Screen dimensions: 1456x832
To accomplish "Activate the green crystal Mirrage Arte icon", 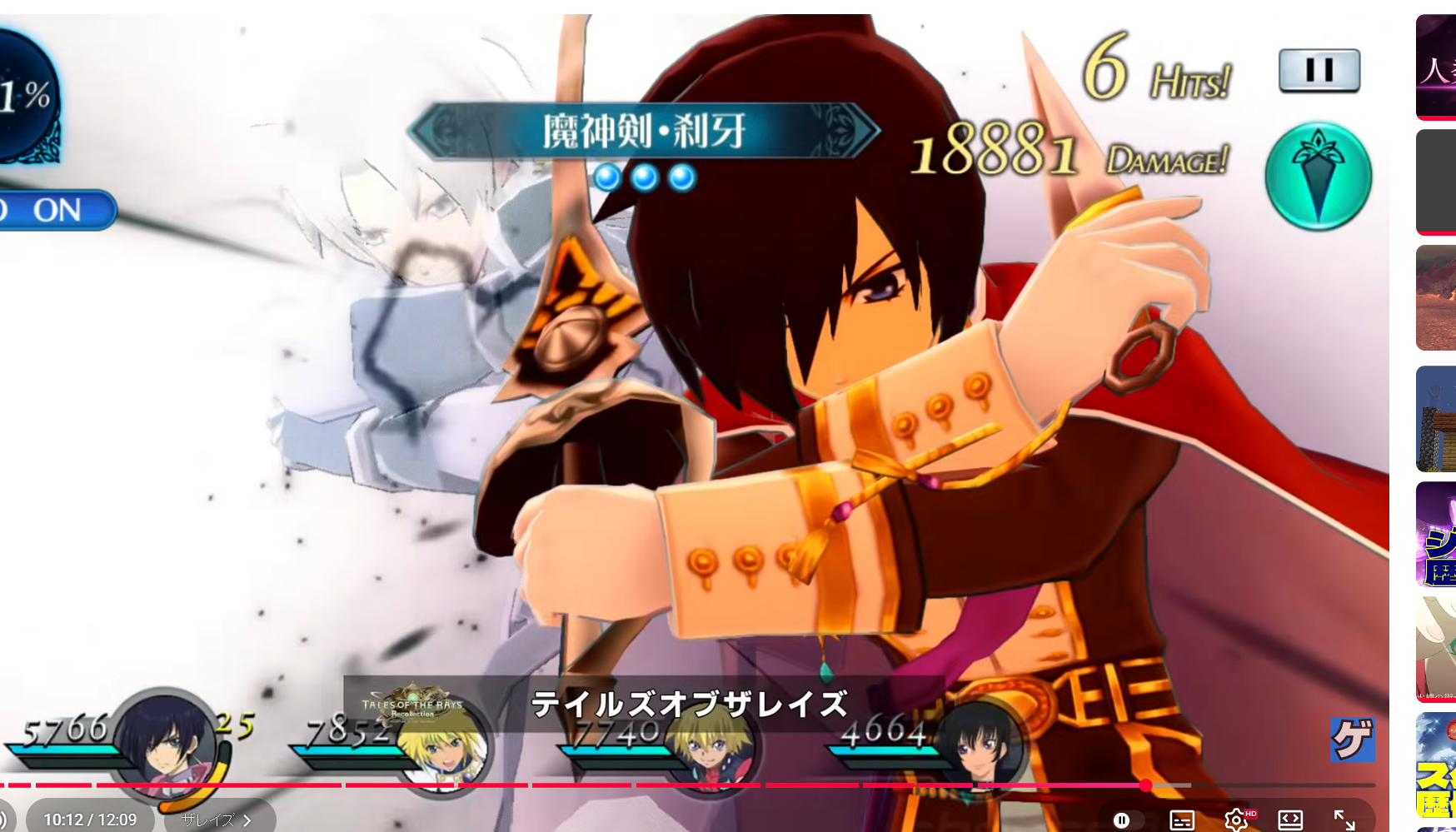I will tap(1318, 177).
